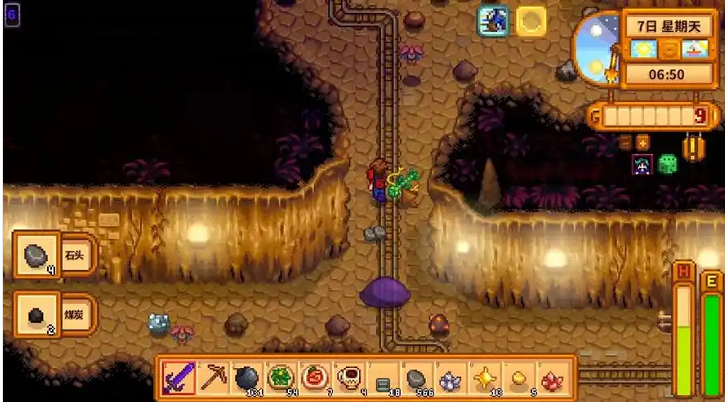Image resolution: width=725 pixels, height=402 pixels.
Task: Choose the green salad dish slot
Action: 280,379
